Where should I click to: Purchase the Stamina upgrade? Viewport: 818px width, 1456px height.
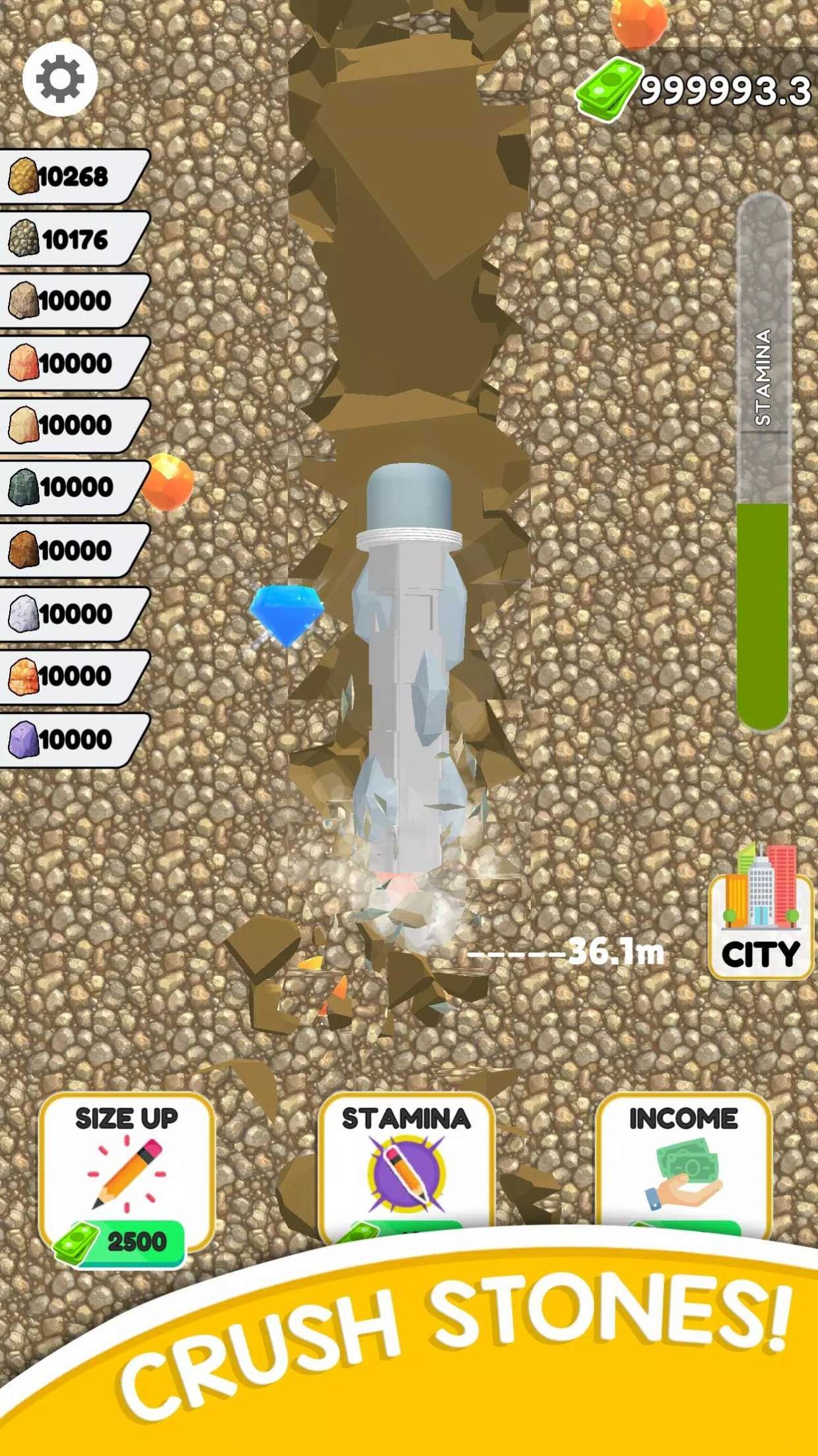pyautogui.click(x=406, y=1167)
